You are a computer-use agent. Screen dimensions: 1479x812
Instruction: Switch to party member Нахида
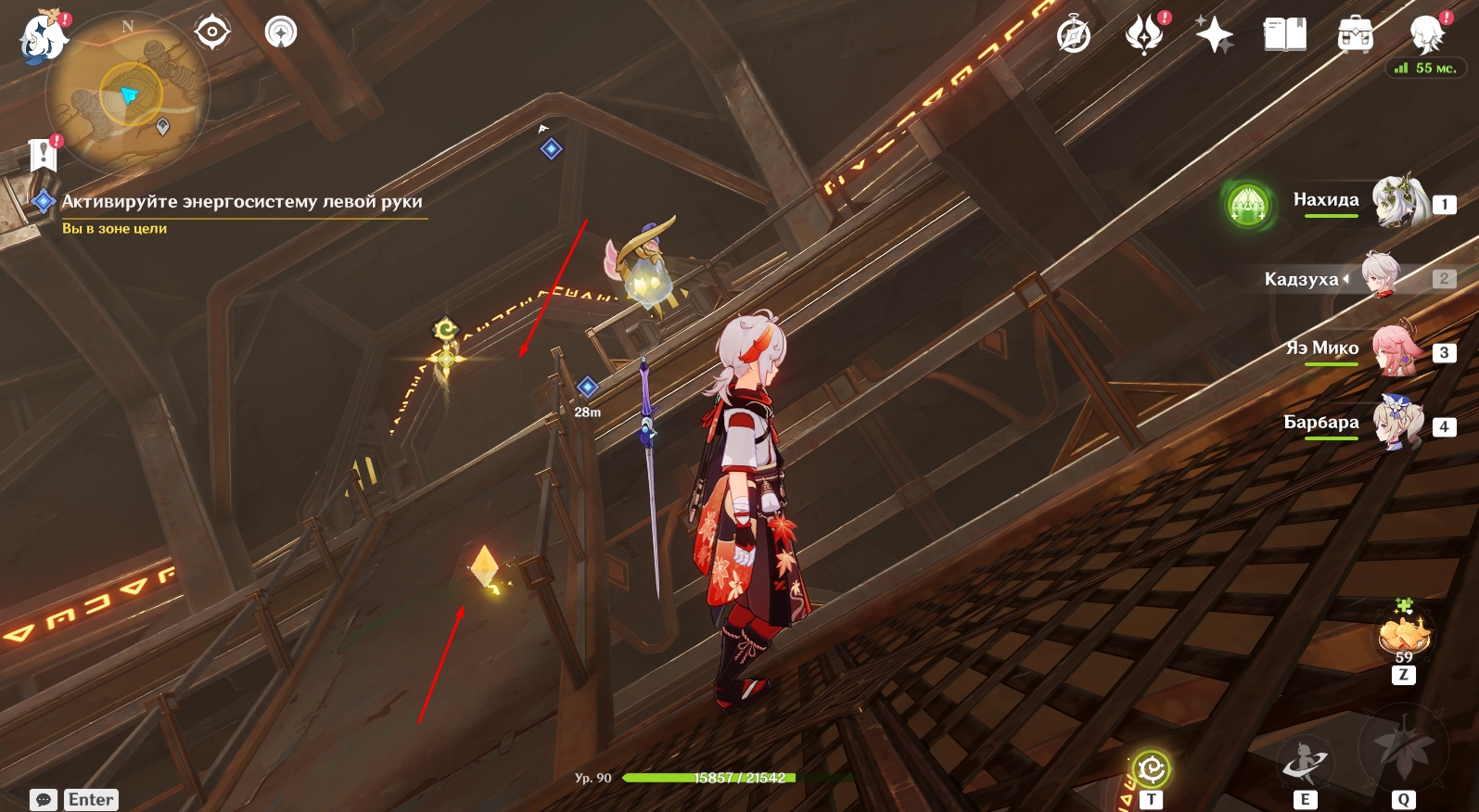coord(1394,200)
